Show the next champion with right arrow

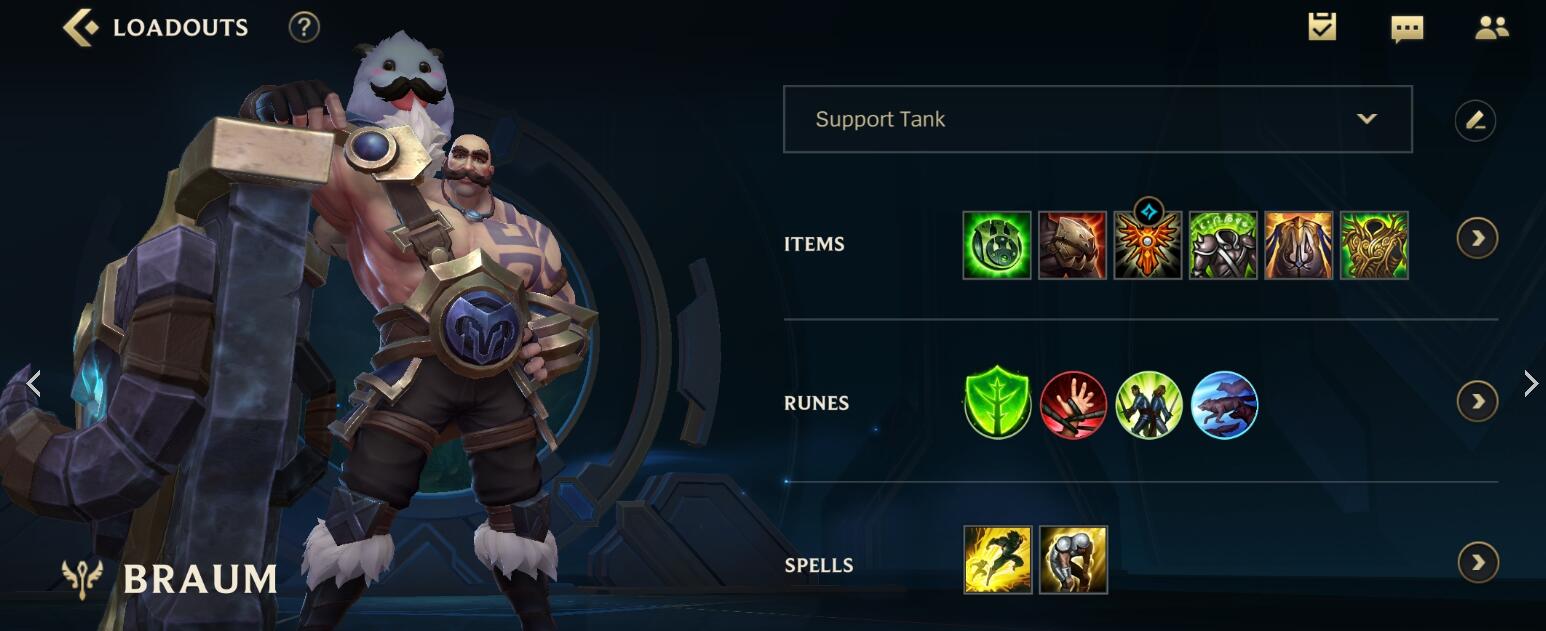(x=1530, y=383)
